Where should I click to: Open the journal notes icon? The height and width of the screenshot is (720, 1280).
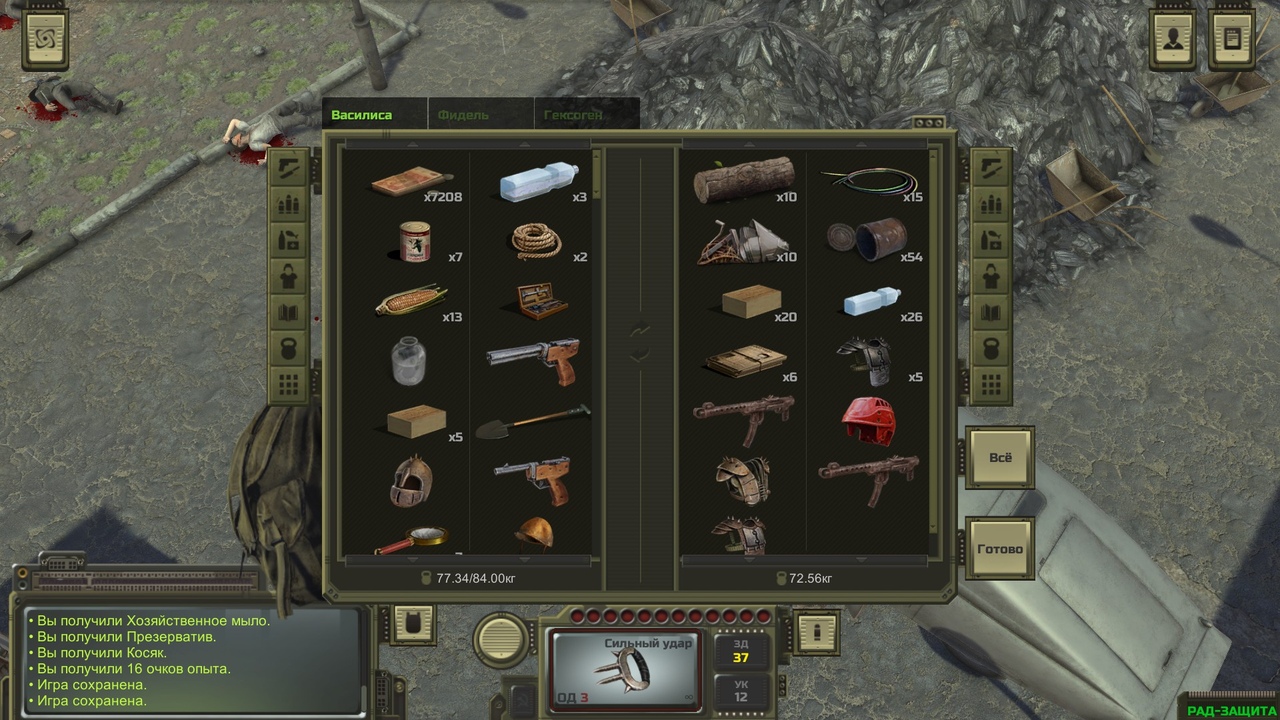tap(1232, 40)
